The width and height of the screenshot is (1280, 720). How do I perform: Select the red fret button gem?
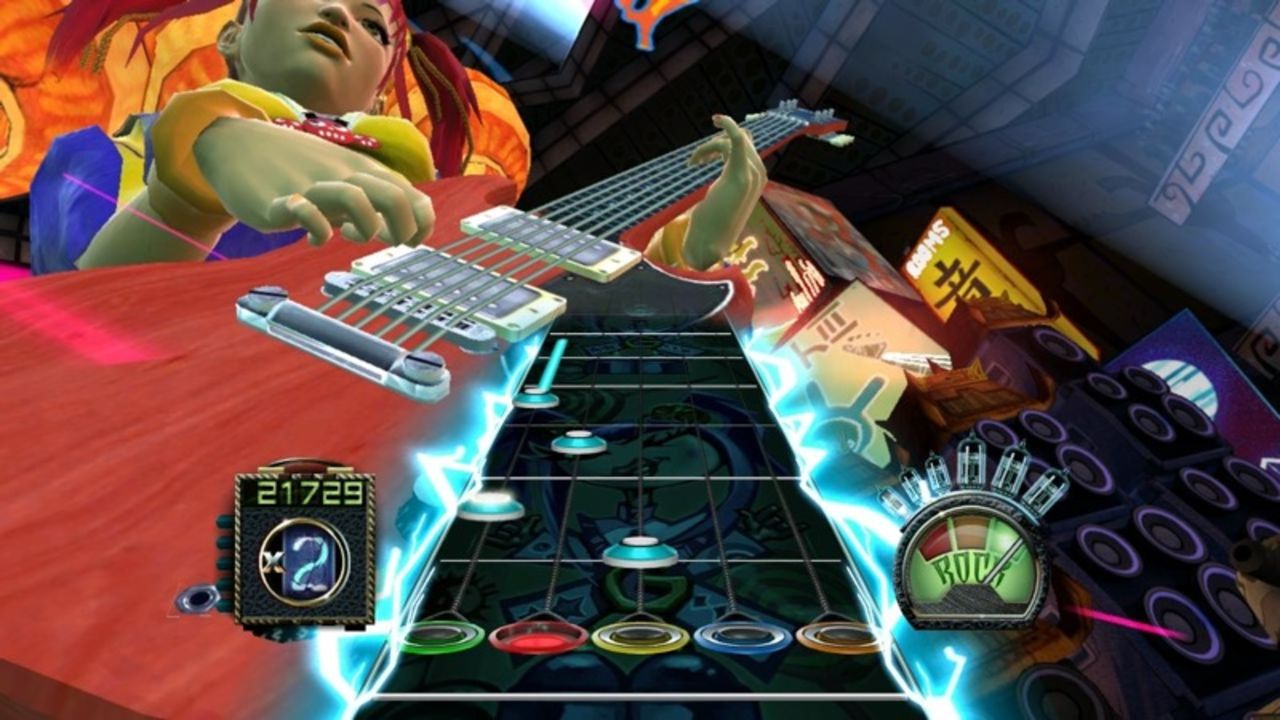(x=537, y=636)
